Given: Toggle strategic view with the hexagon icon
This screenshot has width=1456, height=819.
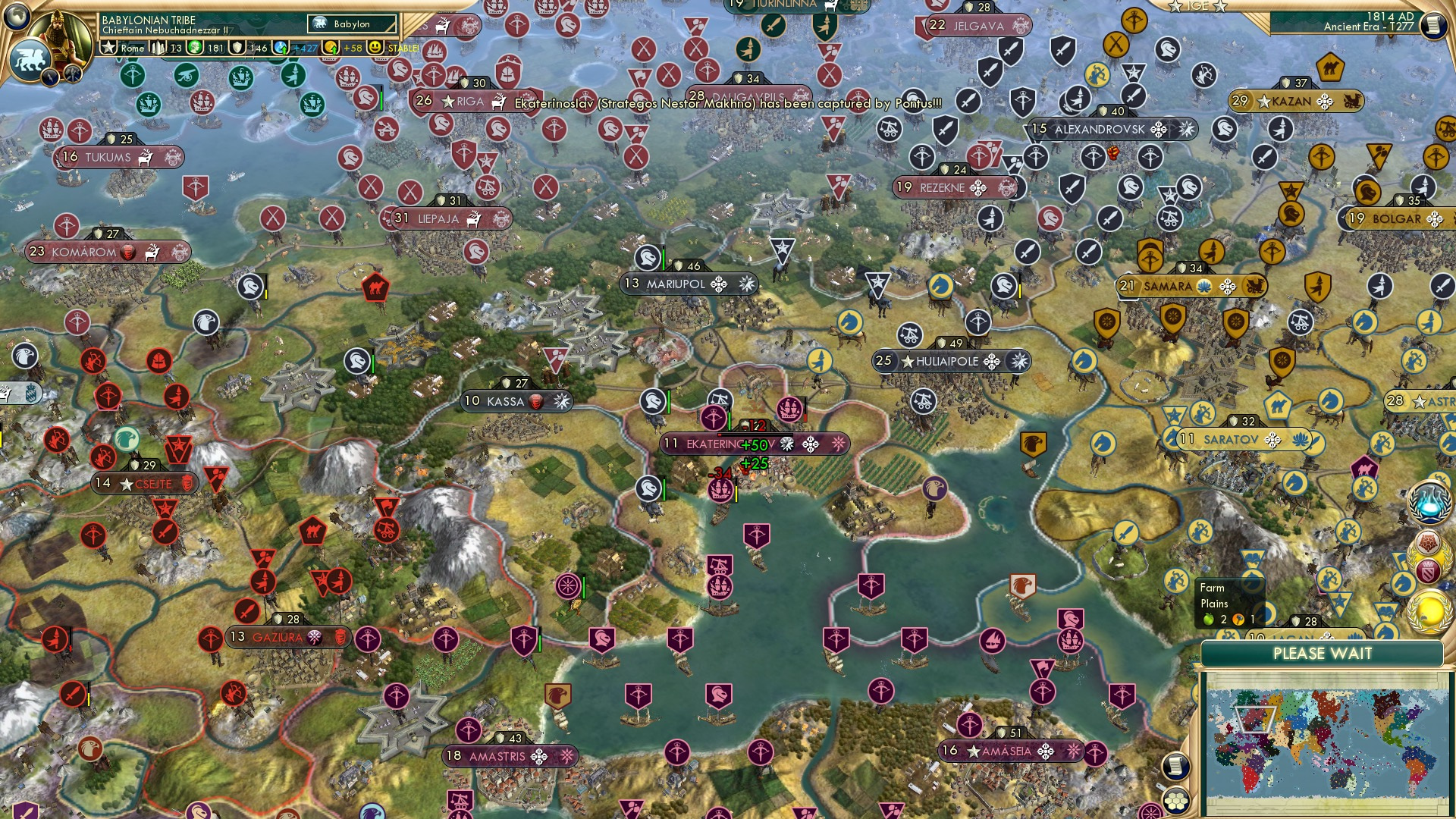Looking at the screenshot, I should coord(1177,802).
